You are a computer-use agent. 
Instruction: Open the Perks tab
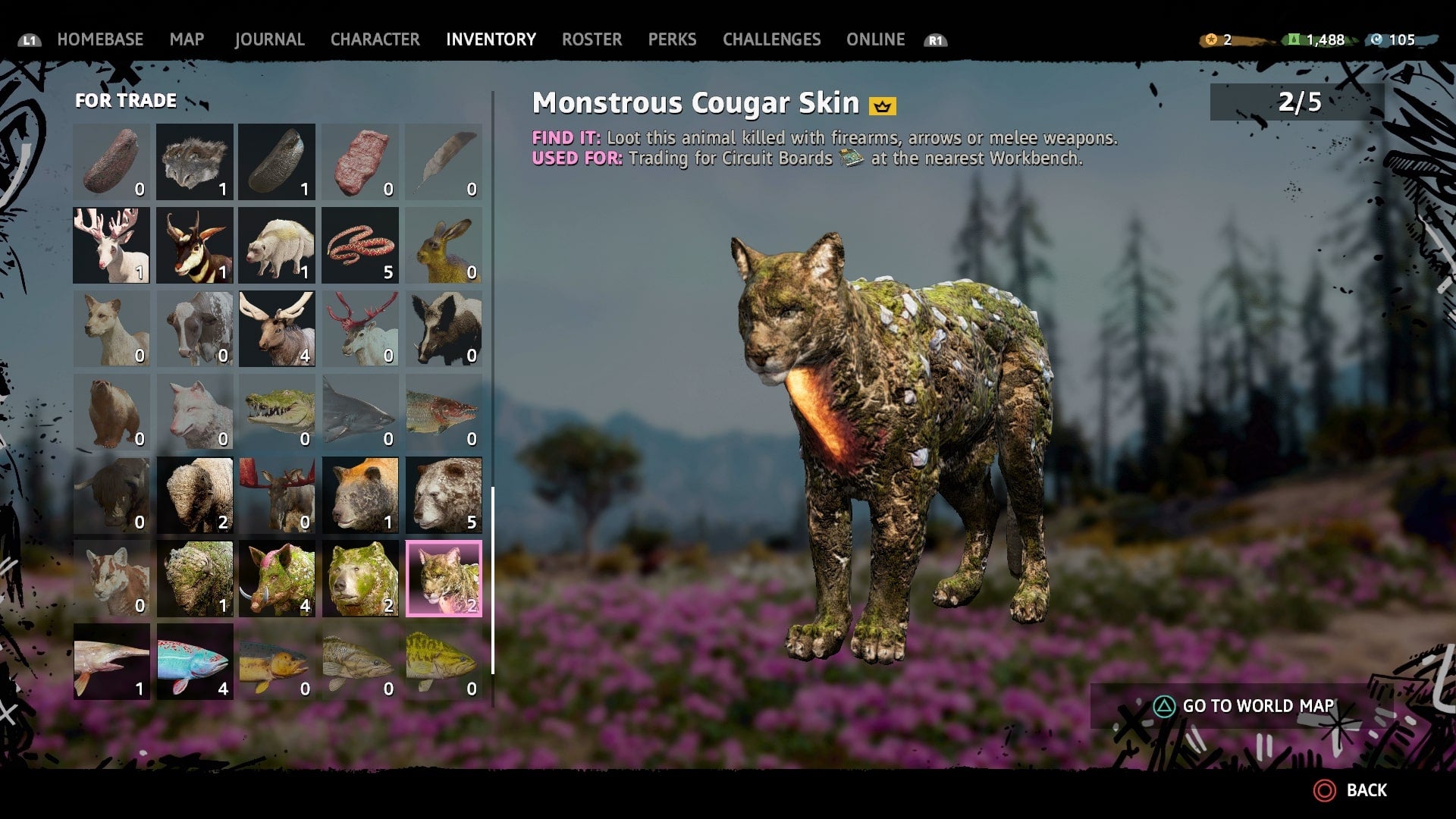point(672,39)
